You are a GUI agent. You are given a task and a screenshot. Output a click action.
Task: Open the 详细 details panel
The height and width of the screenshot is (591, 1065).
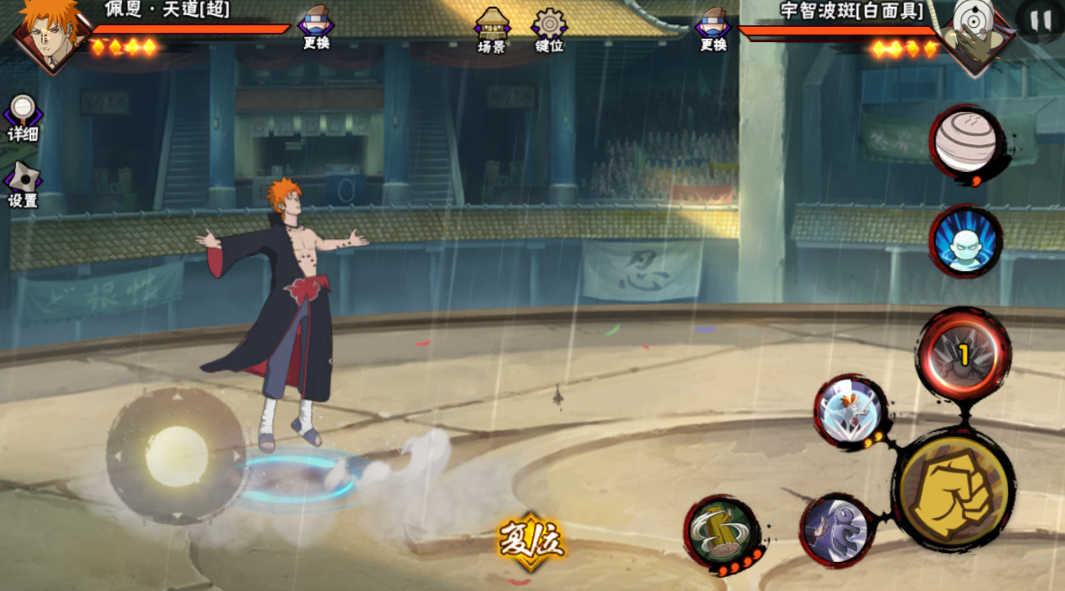point(22,117)
